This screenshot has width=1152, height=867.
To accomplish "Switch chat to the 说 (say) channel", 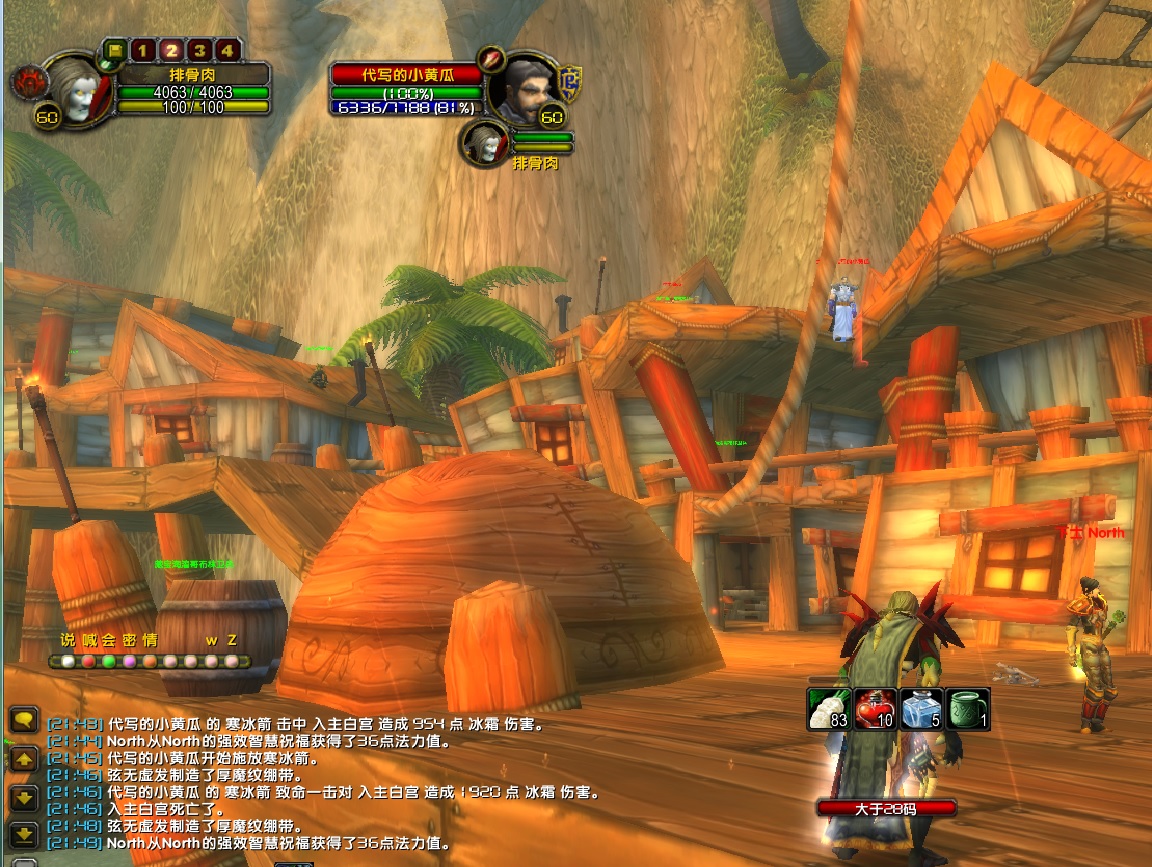I will click(x=67, y=640).
